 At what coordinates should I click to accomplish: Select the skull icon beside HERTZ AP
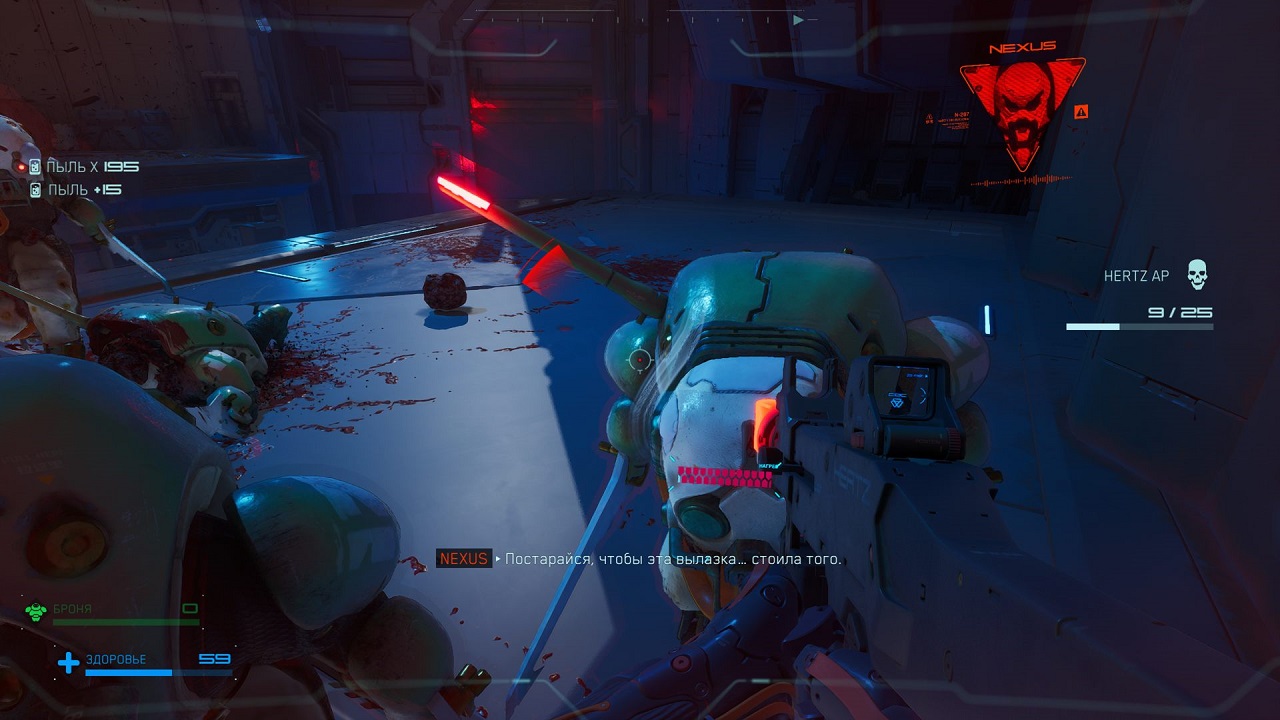coord(1197,274)
